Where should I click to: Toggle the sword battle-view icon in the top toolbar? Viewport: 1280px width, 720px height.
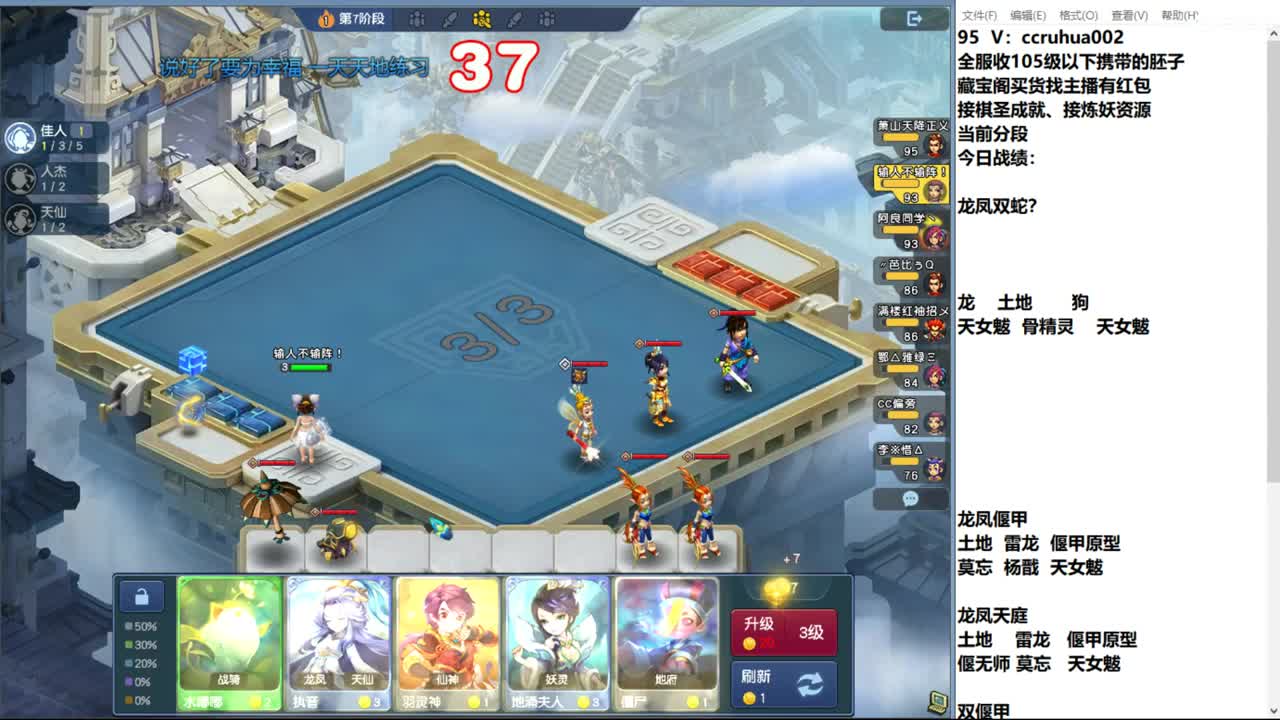(x=448, y=19)
